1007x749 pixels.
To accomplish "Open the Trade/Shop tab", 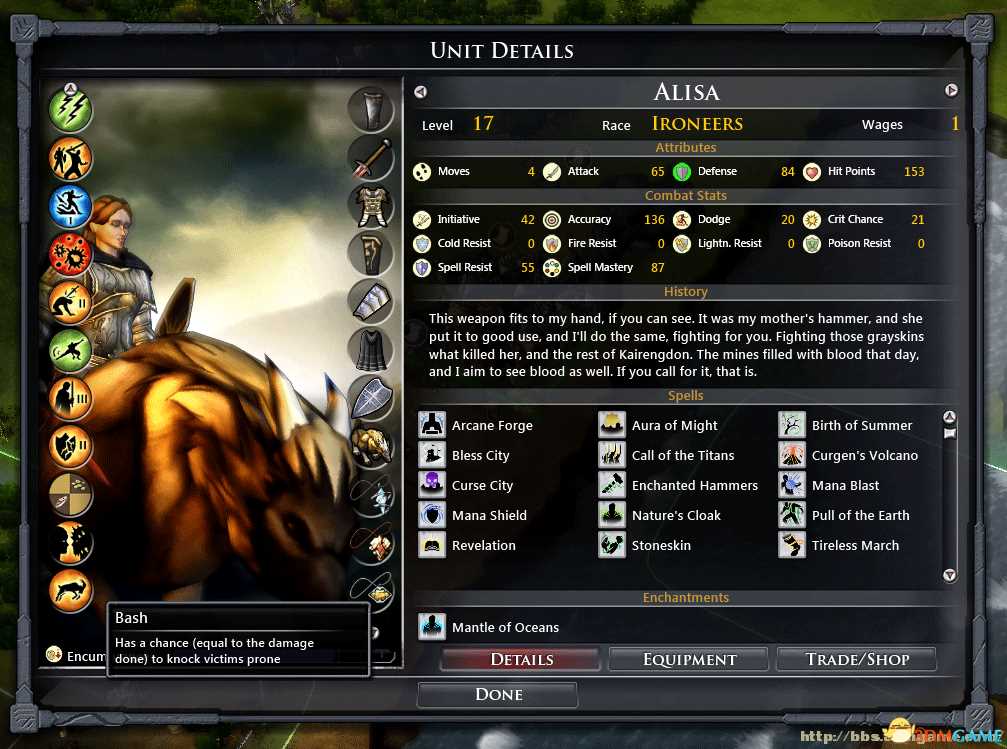I will click(857, 659).
